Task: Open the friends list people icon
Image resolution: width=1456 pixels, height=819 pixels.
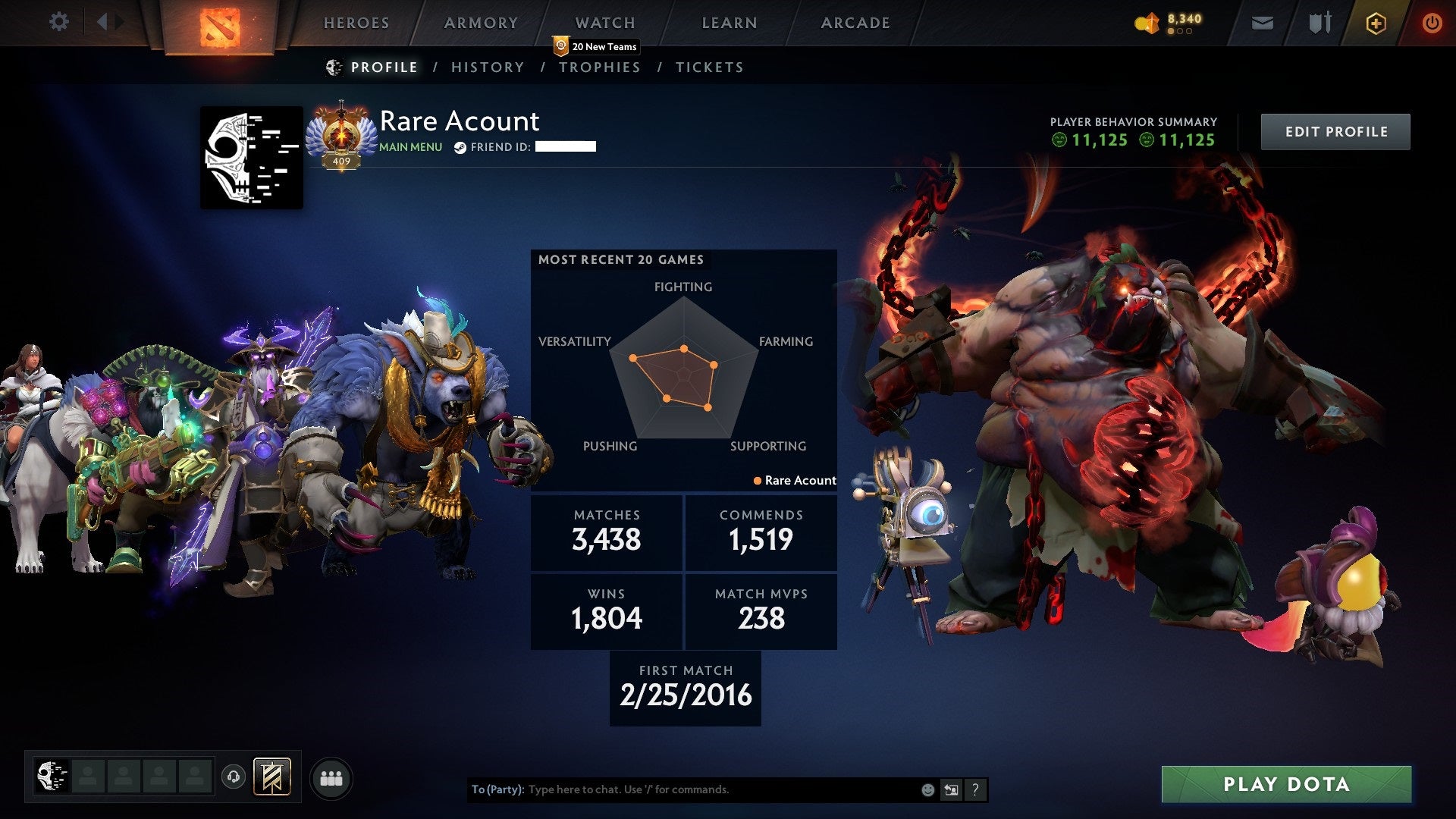Action: click(331, 777)
